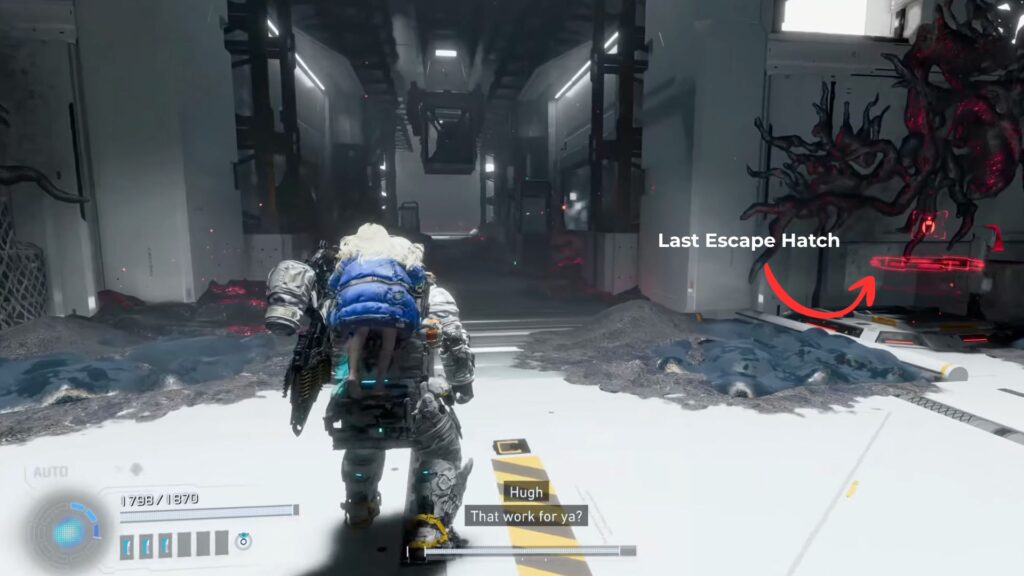Select the glowing blue circular core gauge
The width and height of the screenshot is (1024, 576).
point(68,531)
